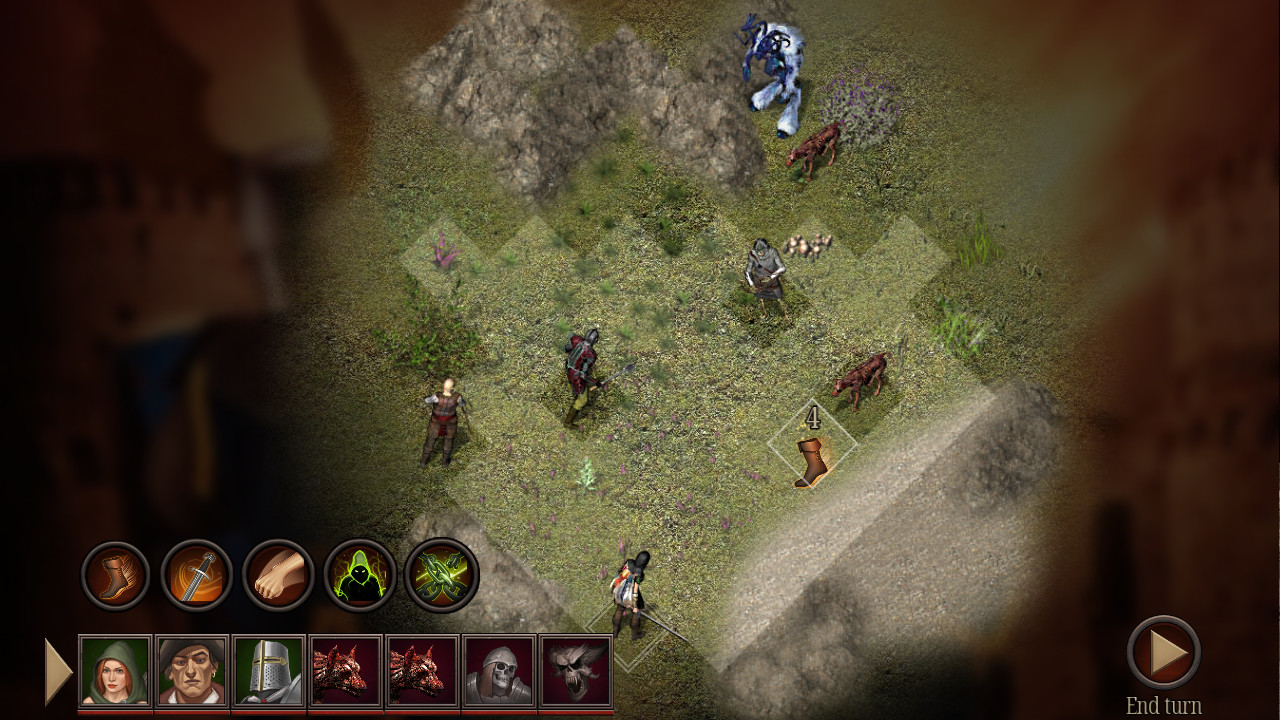This screenshot has height=720, width=1280.
Task: Click the boot movement marker labeled 4
Action: tap(811, 456)
